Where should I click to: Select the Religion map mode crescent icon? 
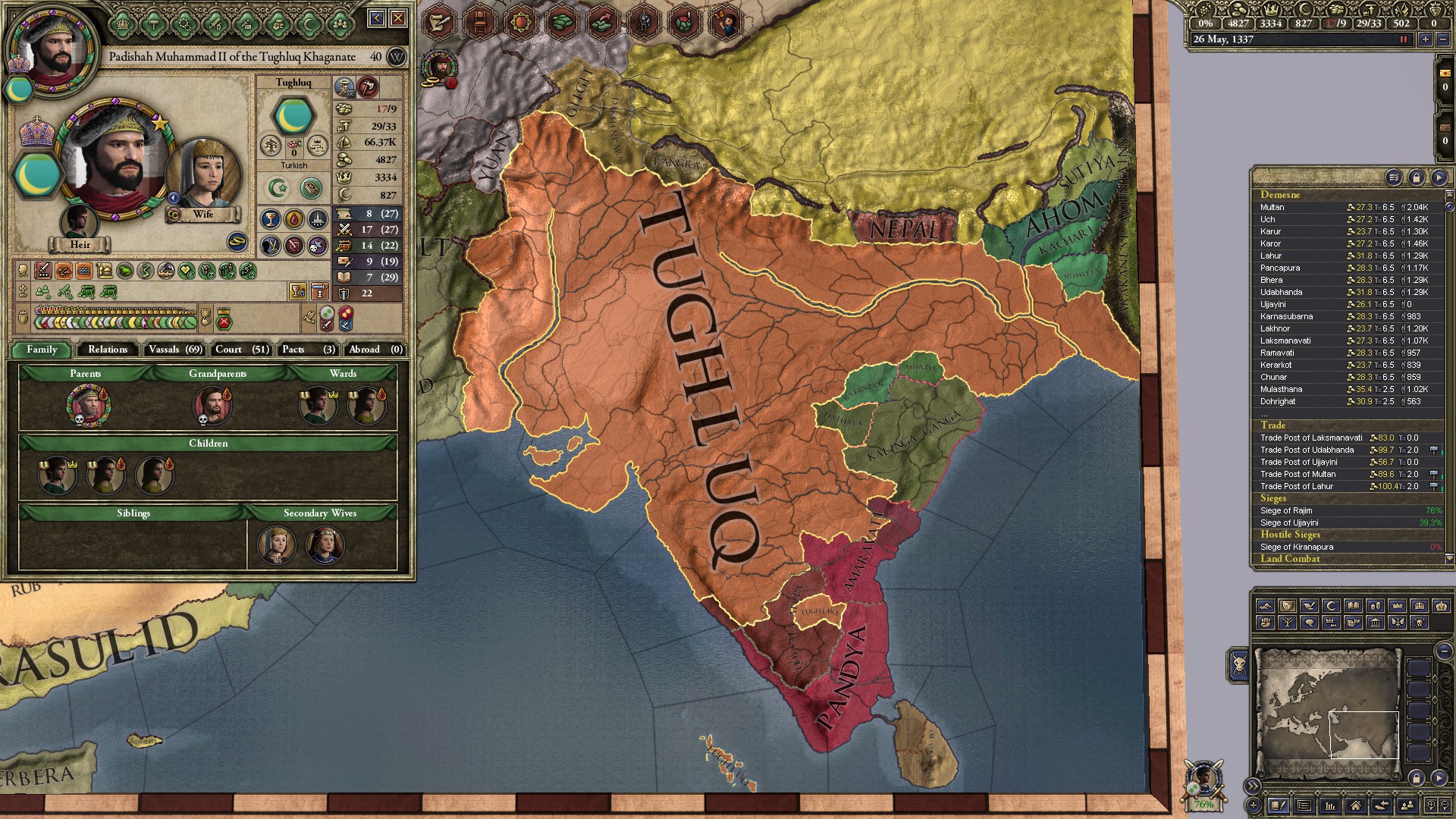(x=1332, y=607)
